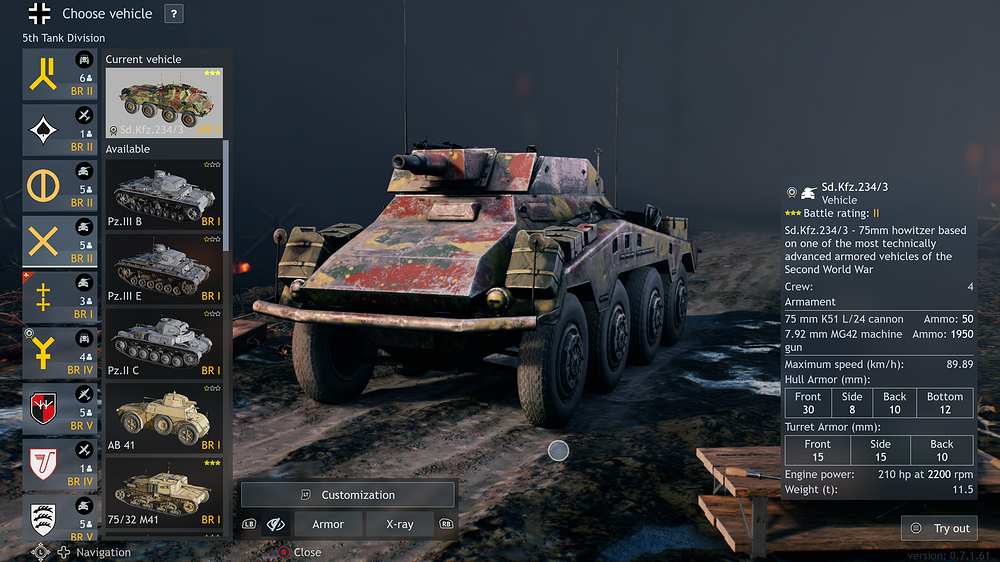The width and height of the screenshot is (1000, 562).
Task: Select the 75/32 M41 vehicle
Action: click(165, 491)
